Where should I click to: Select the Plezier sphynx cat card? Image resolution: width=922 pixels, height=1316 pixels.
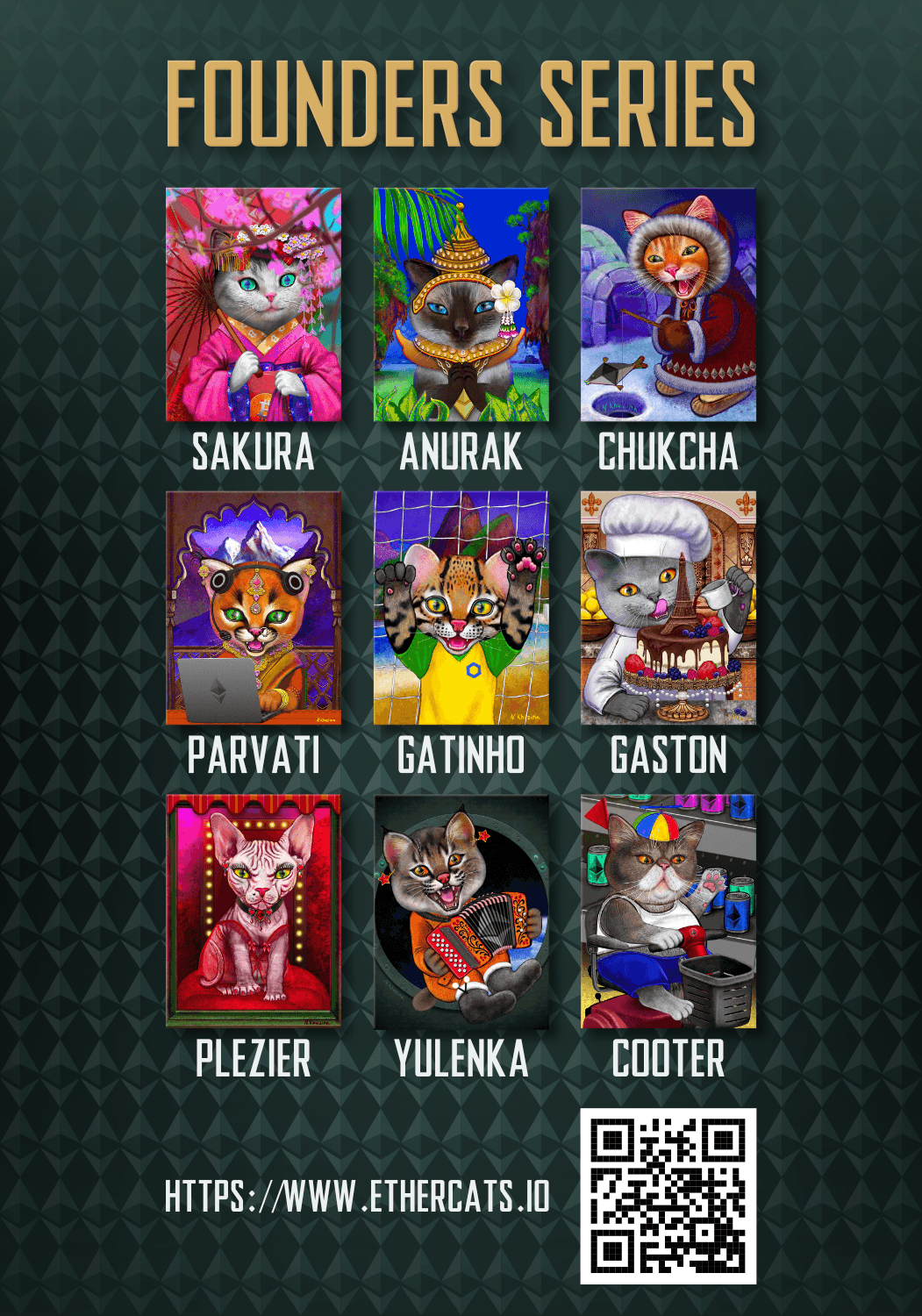pyautogui.click(x=254, y=912)
